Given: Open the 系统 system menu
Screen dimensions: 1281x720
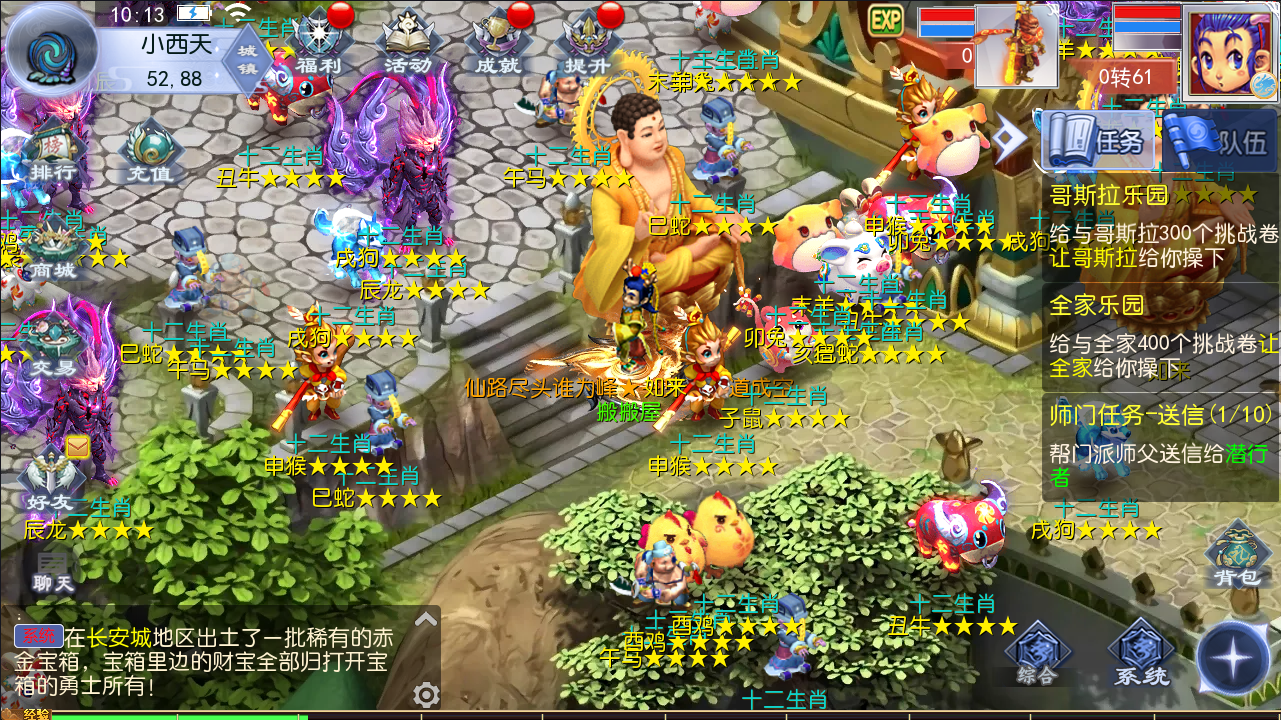Looking at the screenshot, I should (1141, 656).
